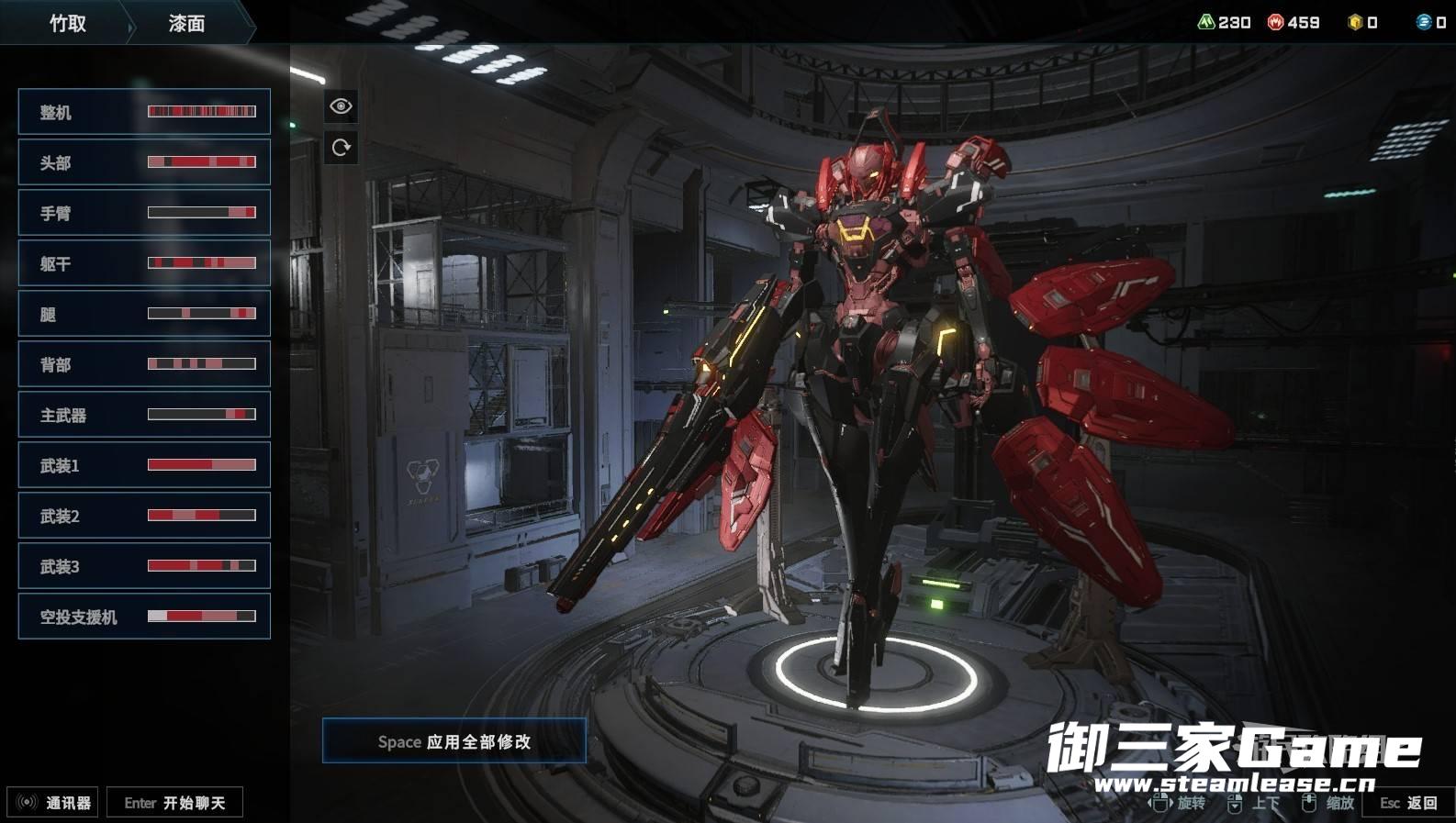Select the 手臂 arms paint row
This screenshot has width=1456, height=823.
[x=144, y=213]
